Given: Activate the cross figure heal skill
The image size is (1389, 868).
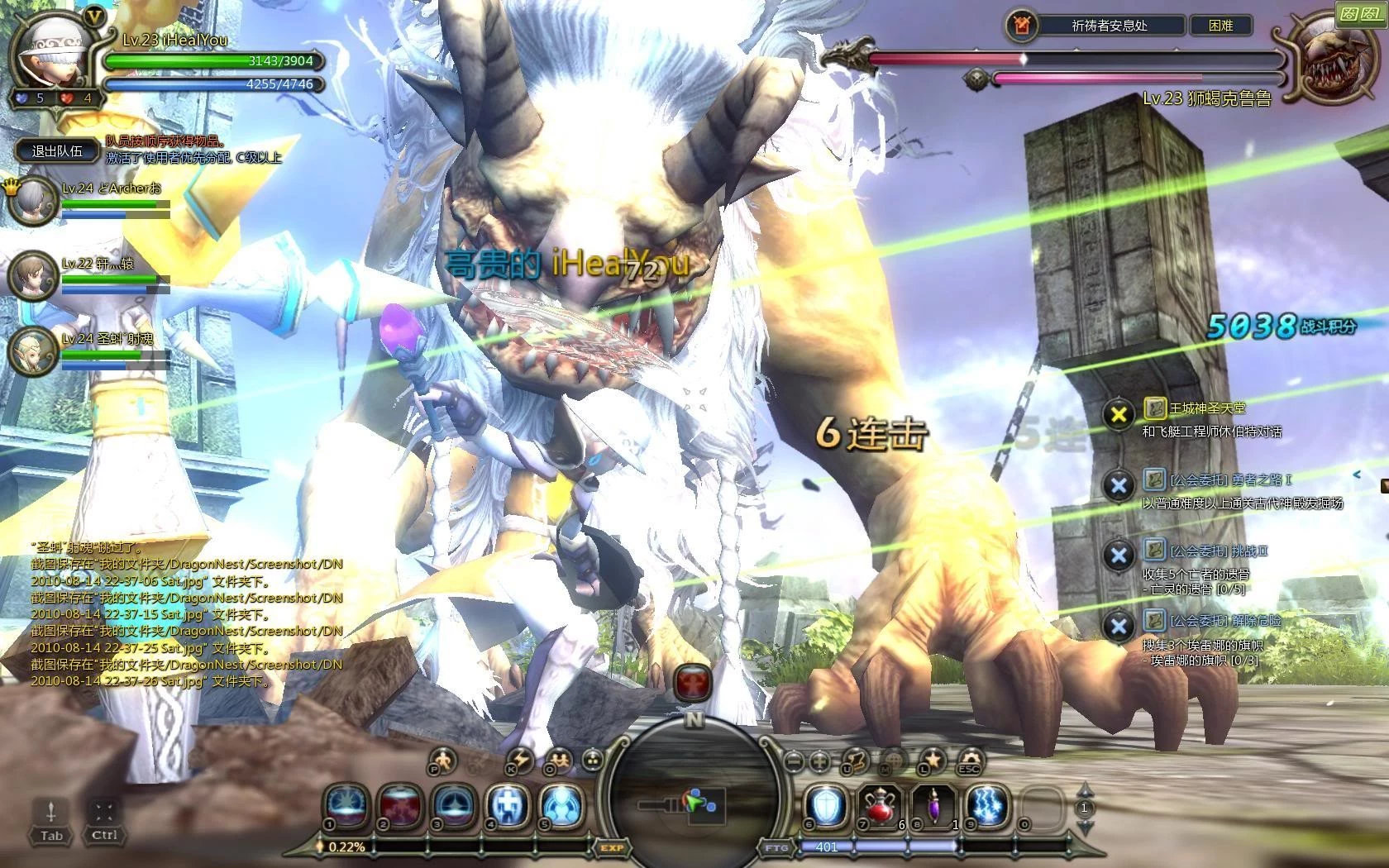Looking at the screenshot, I should pyautogui.click(x=508, y=804).
